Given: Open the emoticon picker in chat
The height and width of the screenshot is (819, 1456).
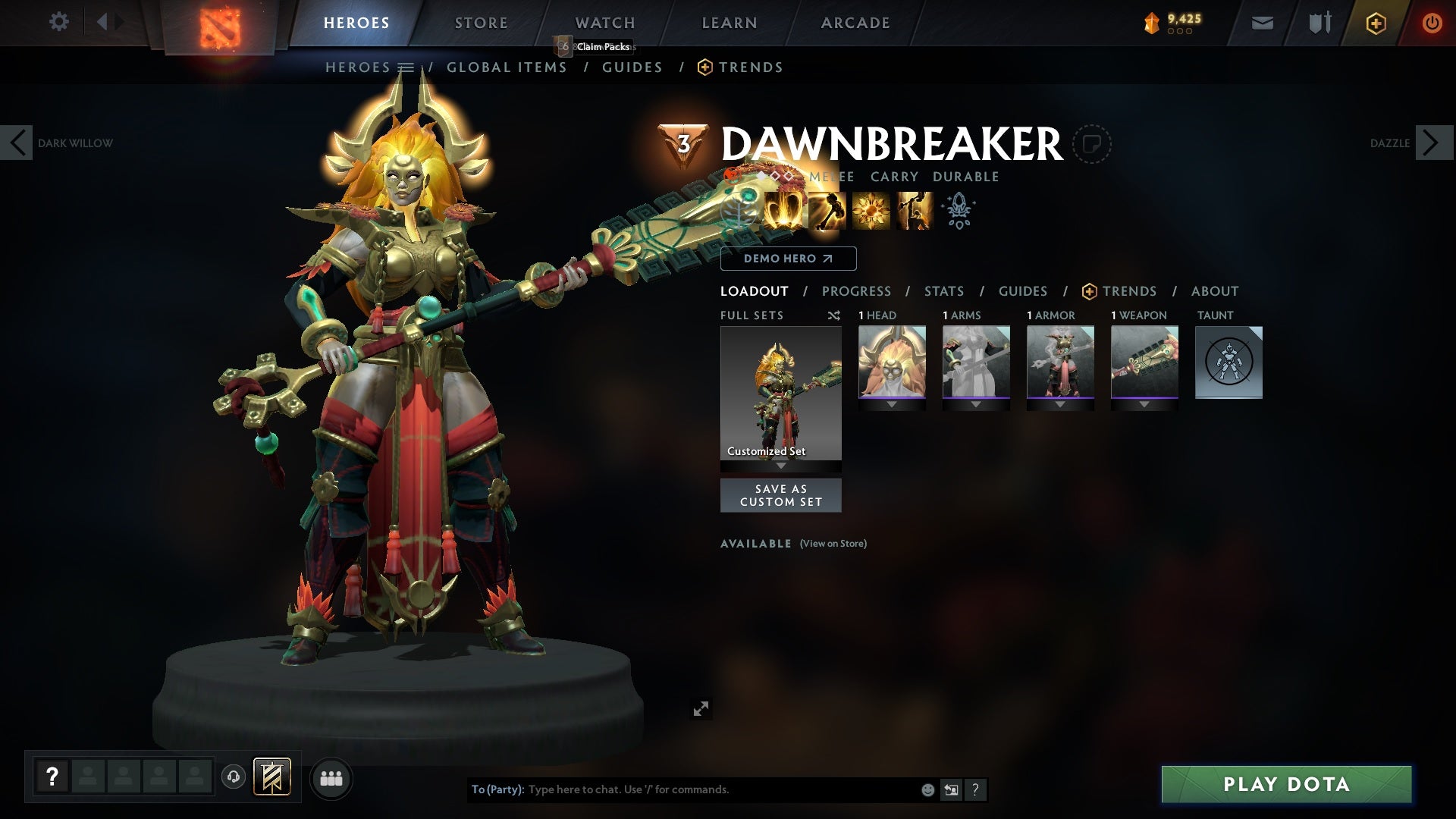Looking at the screenshot, I should (927, 789).
